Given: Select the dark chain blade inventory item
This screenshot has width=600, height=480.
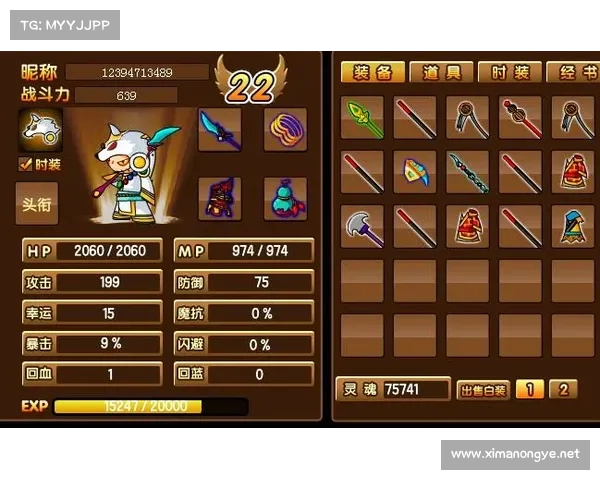Looking at the screenshot, I should click(467, 172).
